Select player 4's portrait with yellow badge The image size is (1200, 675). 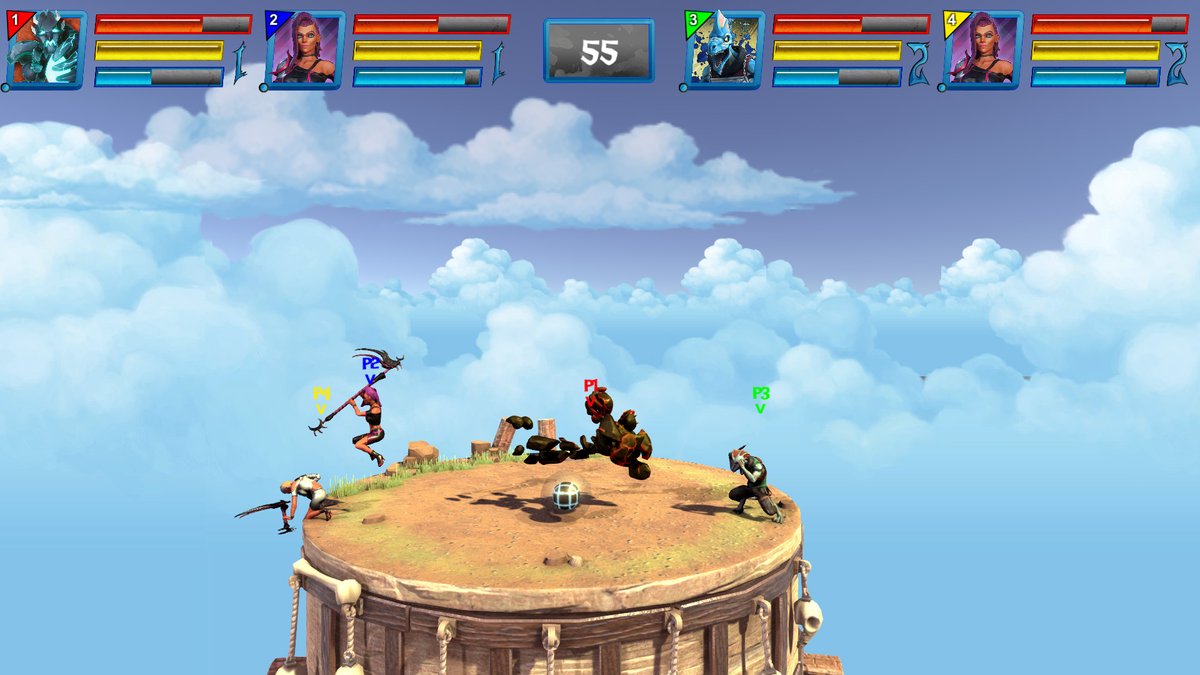click(983, 50)
